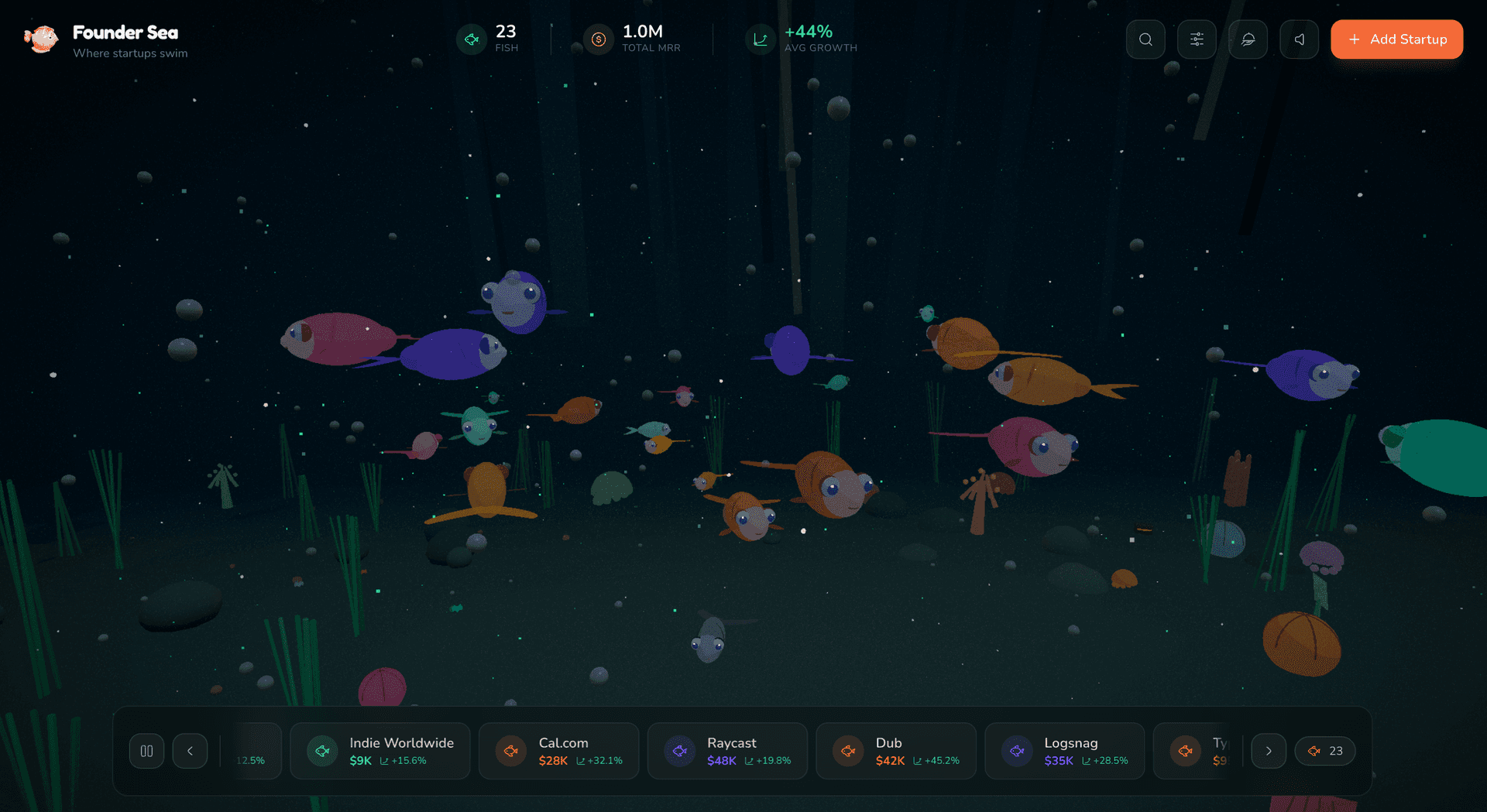1487x812 pixels.
Task: Pause the fish animation
Action: (146, 750)
